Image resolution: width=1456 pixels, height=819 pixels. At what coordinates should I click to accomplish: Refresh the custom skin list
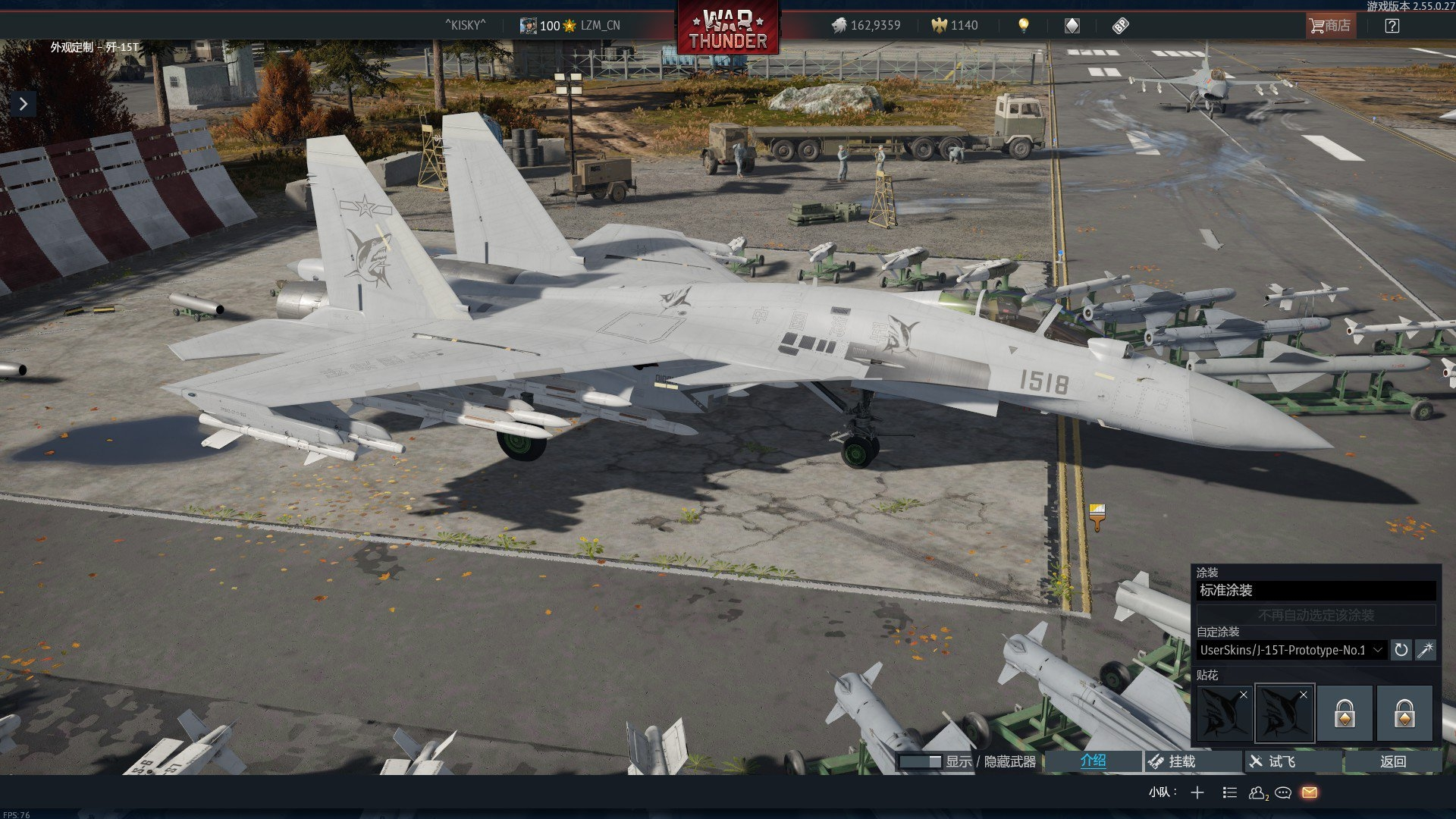[x=1401, y=650]
